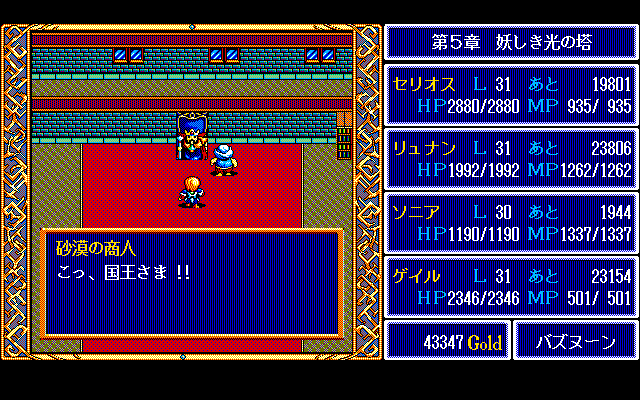This screenshot has height=400, width=640.
Task: Choose ソニア's status panel
Action: point(511,222)
